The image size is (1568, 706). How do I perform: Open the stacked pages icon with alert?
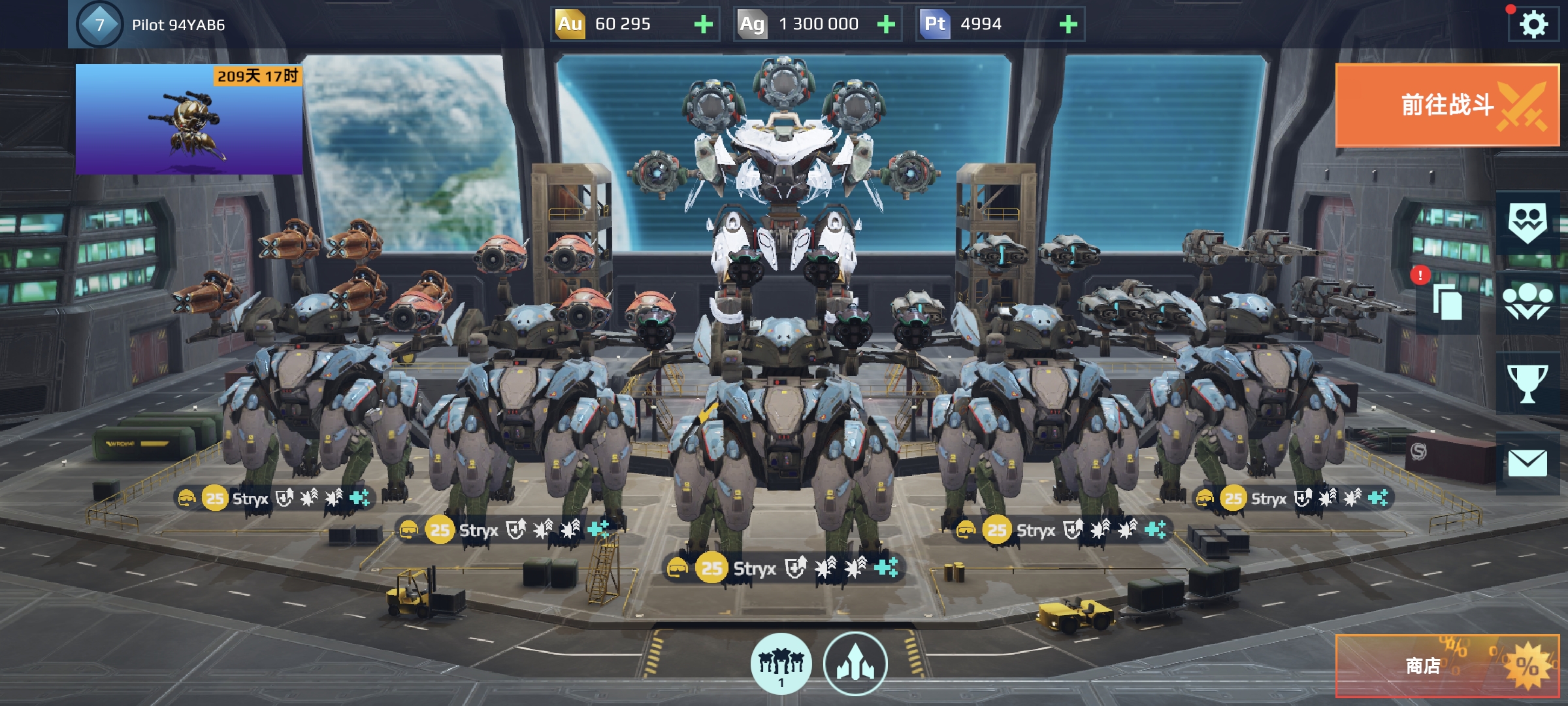(1446, 303)
